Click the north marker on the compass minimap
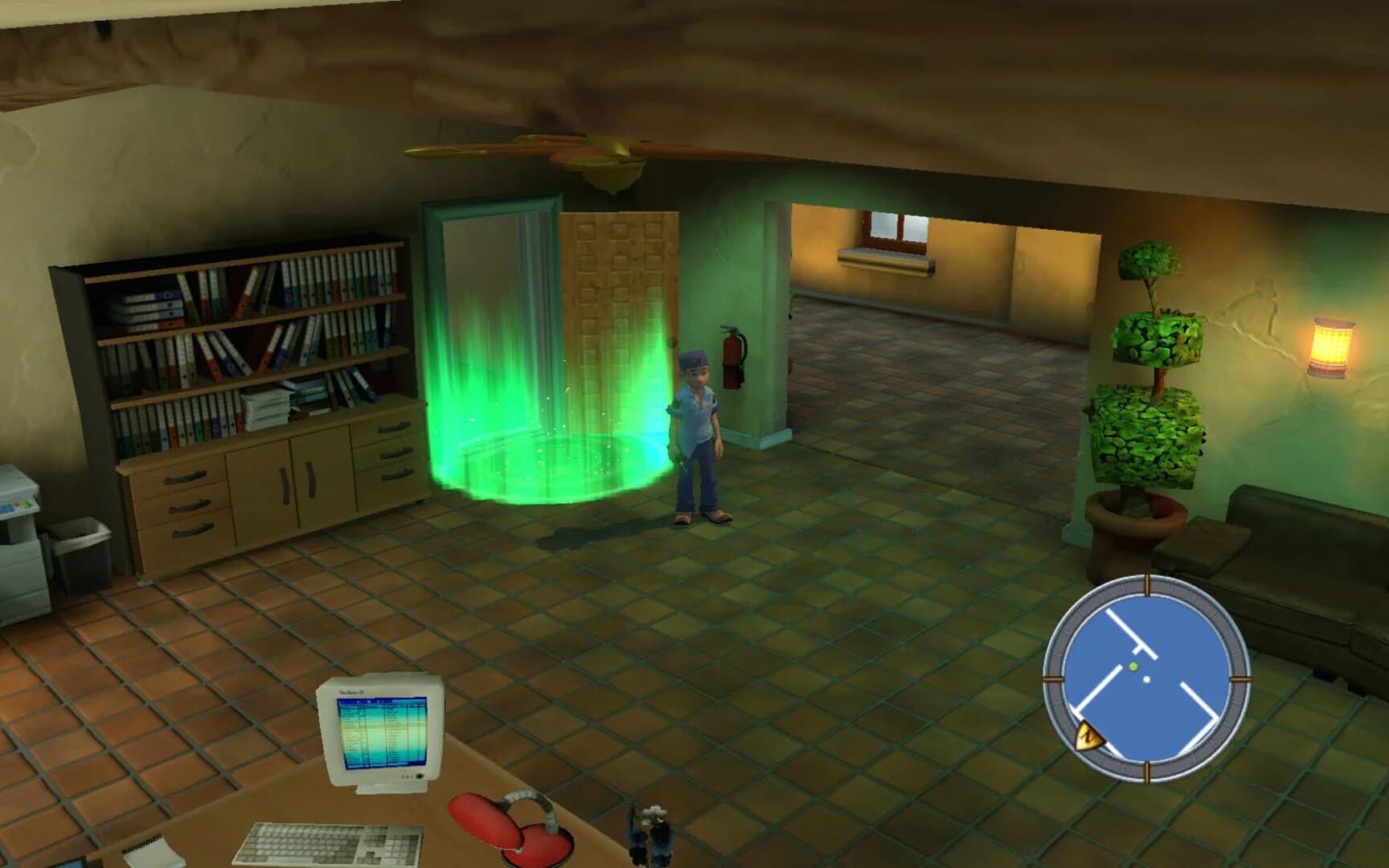 coord(1089,736)
